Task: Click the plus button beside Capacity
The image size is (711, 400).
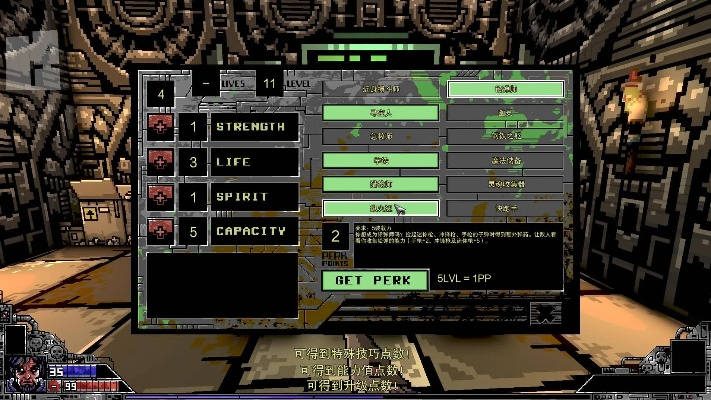Action: [159, 231]
